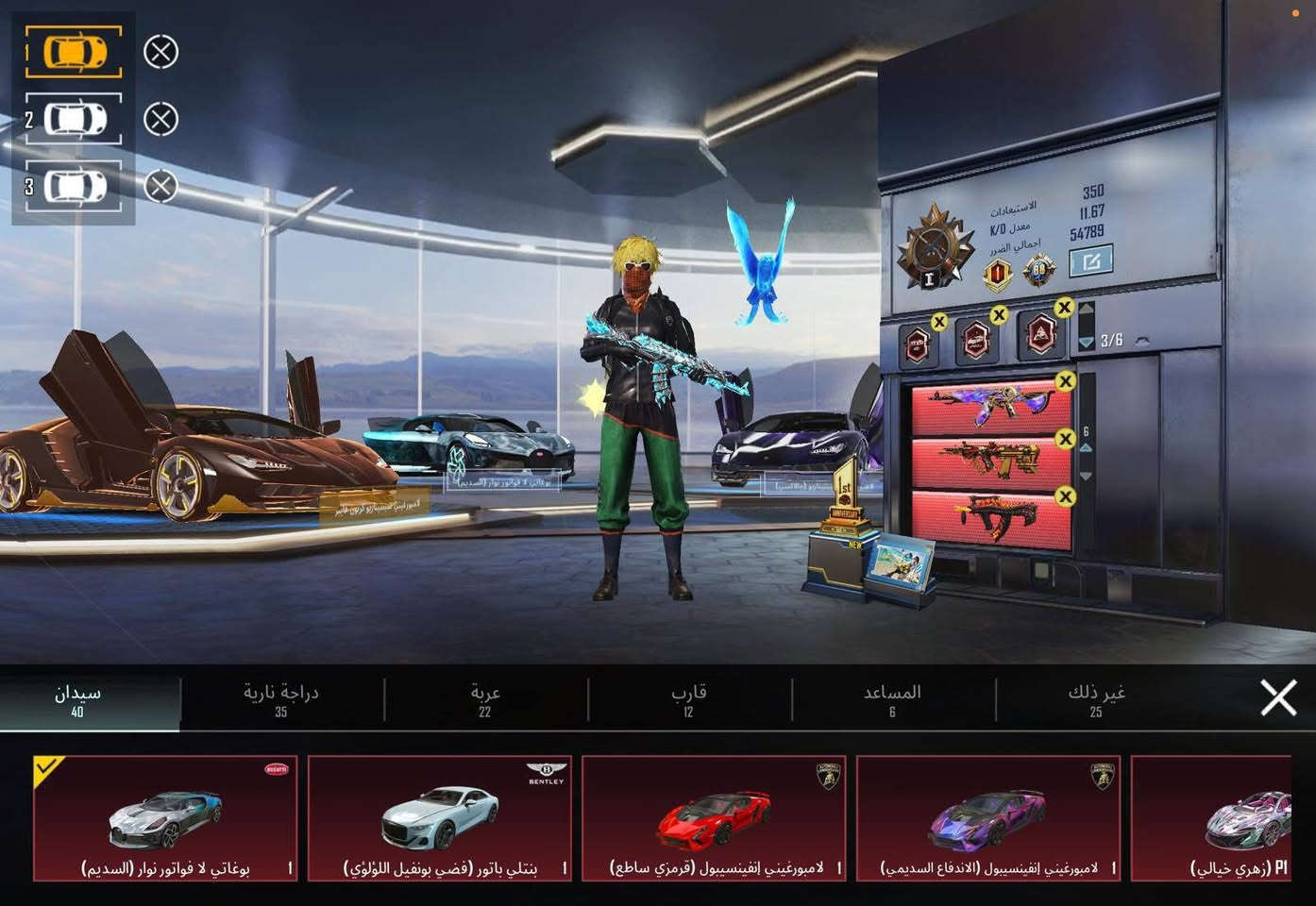Choose the Bugatti La Voiture Noire card
The height and width of the screenshot is (906, 1316).
tap(165, 818)
